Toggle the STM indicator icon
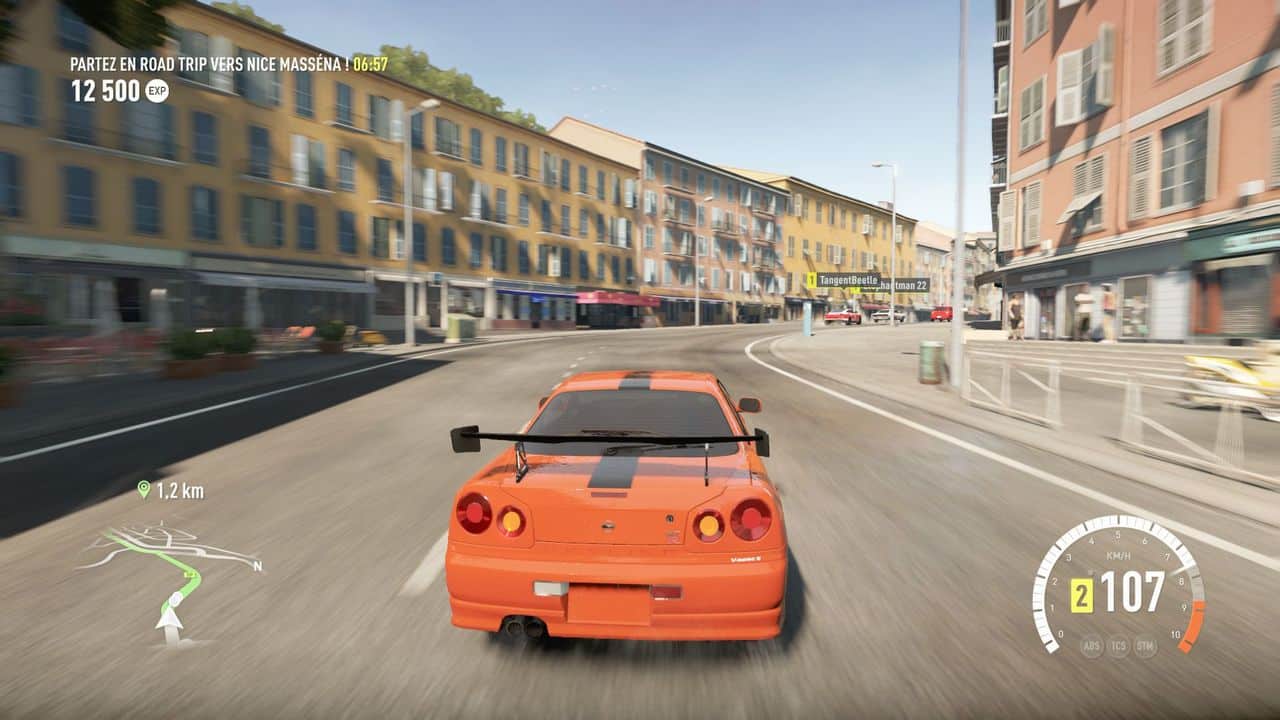This screenshot has height=720, width=1280. (x=1145, y=646)
